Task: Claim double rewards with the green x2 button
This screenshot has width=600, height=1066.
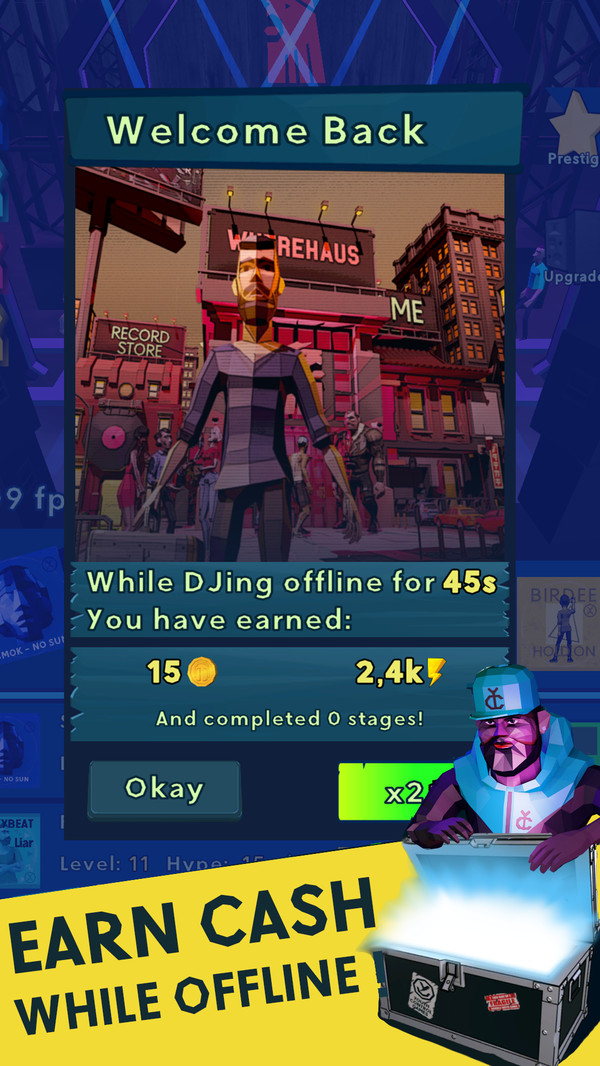Action: coord(397,791)
